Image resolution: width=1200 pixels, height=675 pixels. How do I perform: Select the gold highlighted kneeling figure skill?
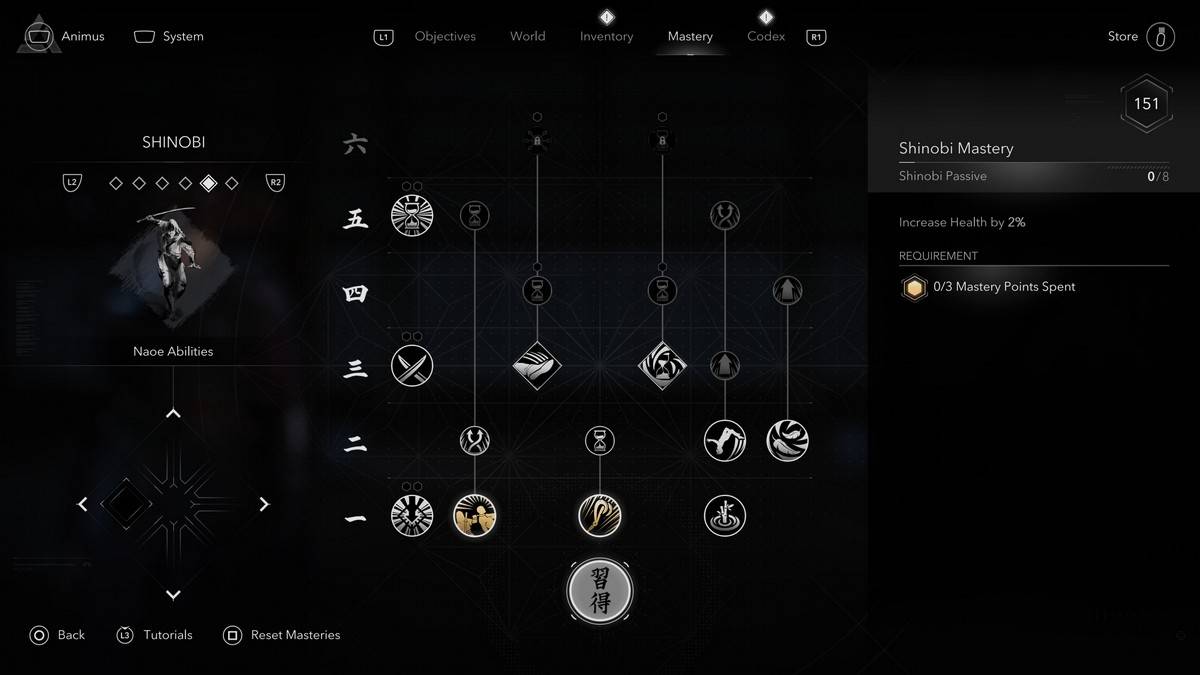(475, 516)
